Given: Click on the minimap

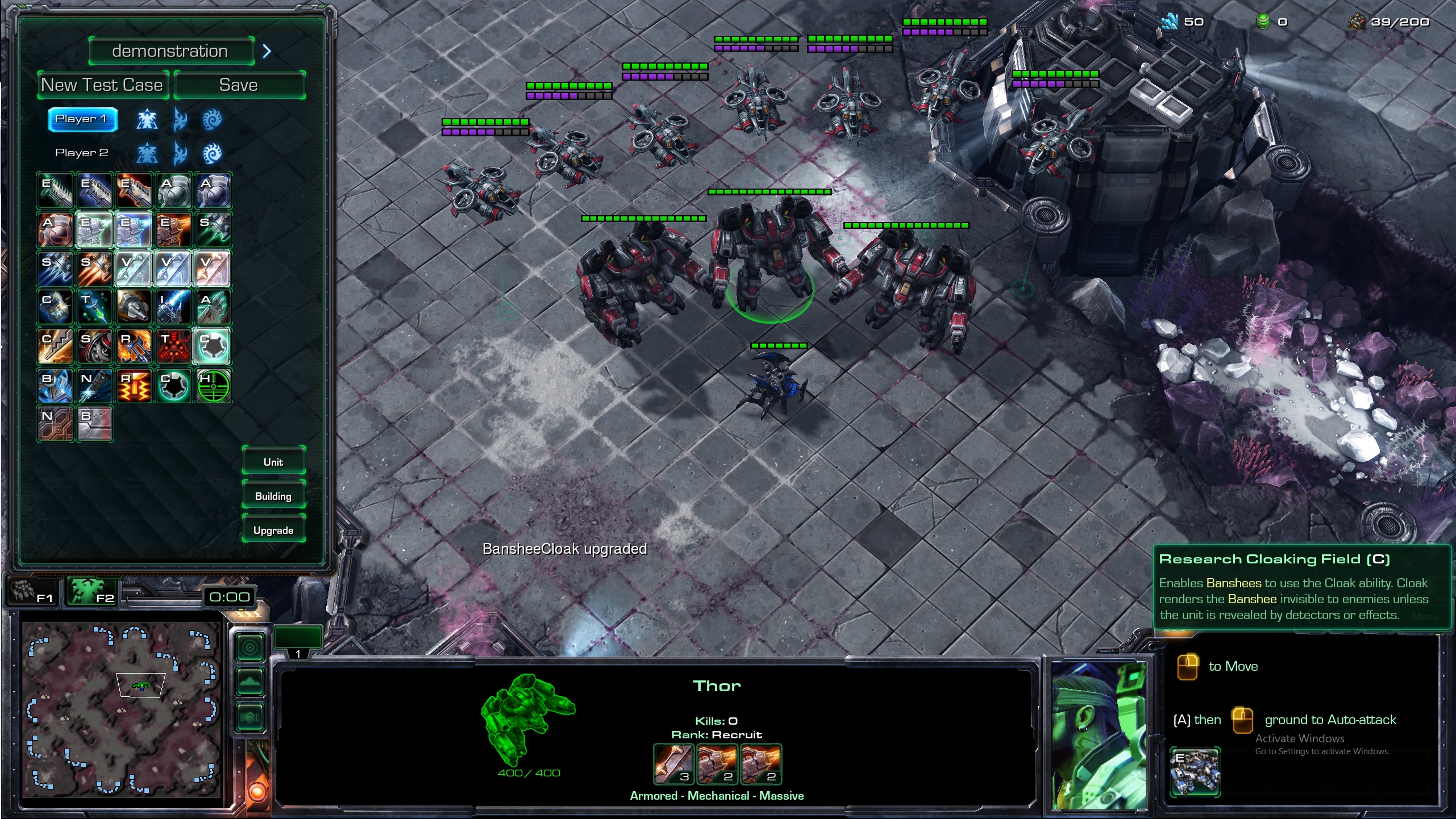Looking at the screenshot, I should click(x=122, y=709).
